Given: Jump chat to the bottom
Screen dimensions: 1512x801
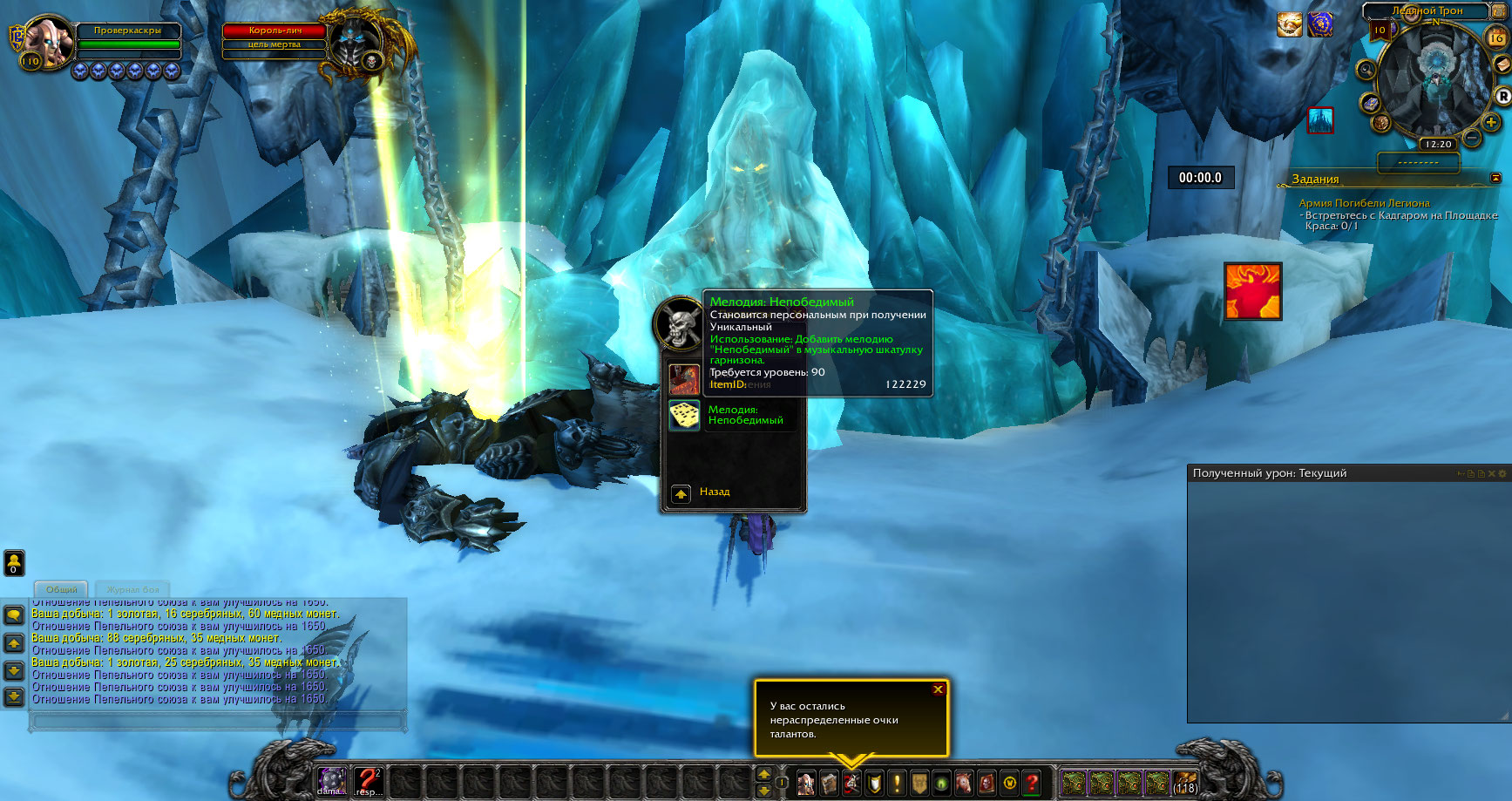Looking at the screenshot, I should [14, 696].
